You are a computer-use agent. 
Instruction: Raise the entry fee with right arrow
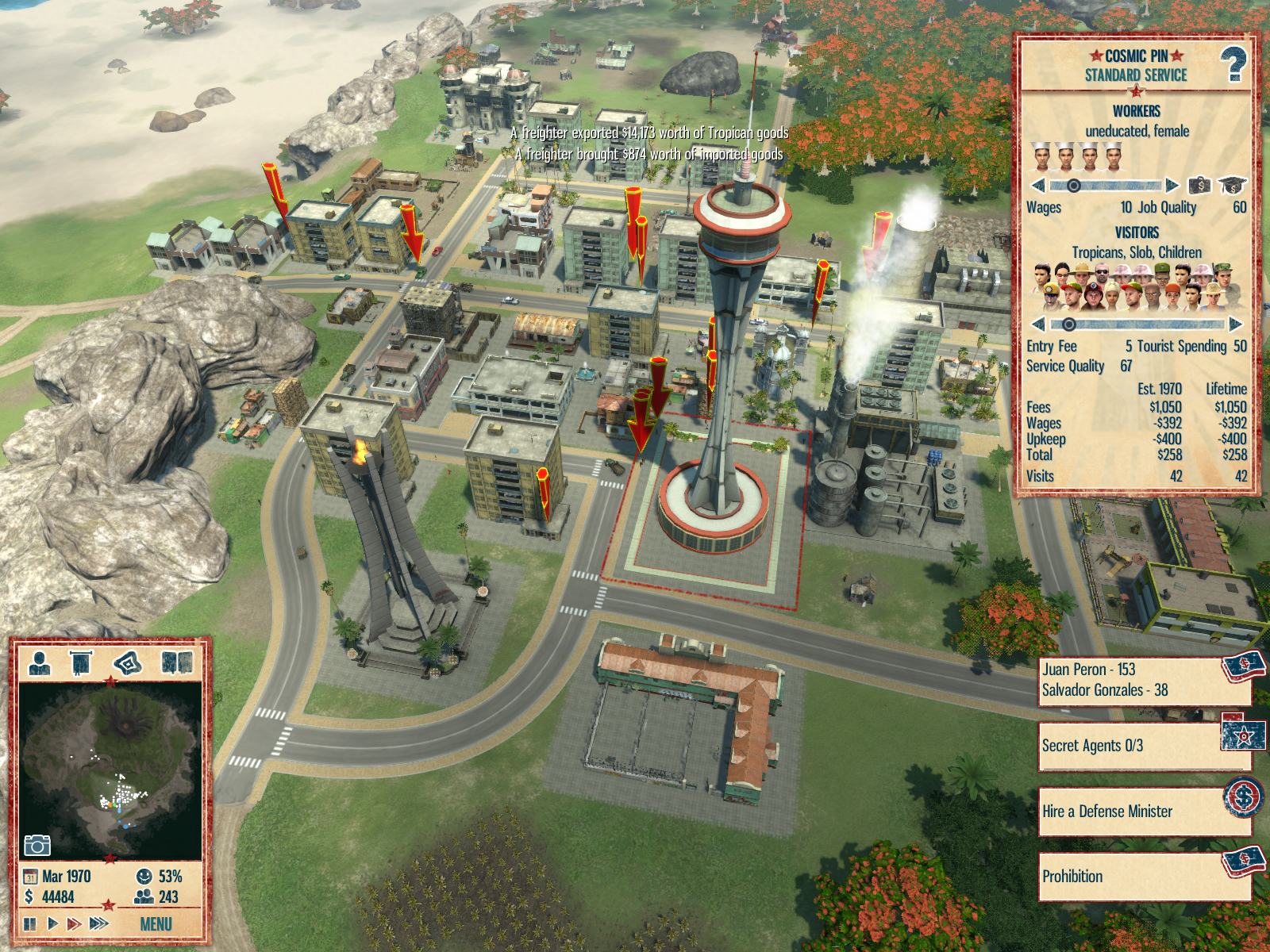(x=1235, y=324)
